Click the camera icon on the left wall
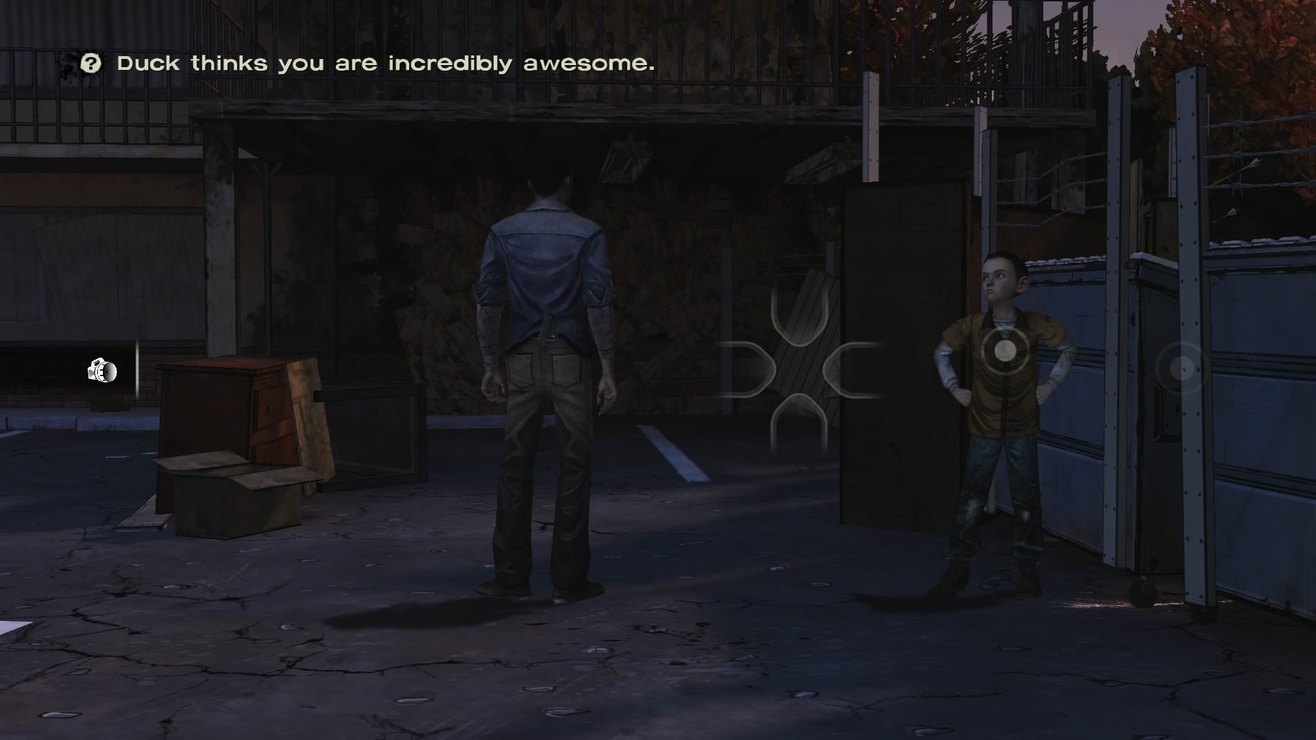 (100, 371)
